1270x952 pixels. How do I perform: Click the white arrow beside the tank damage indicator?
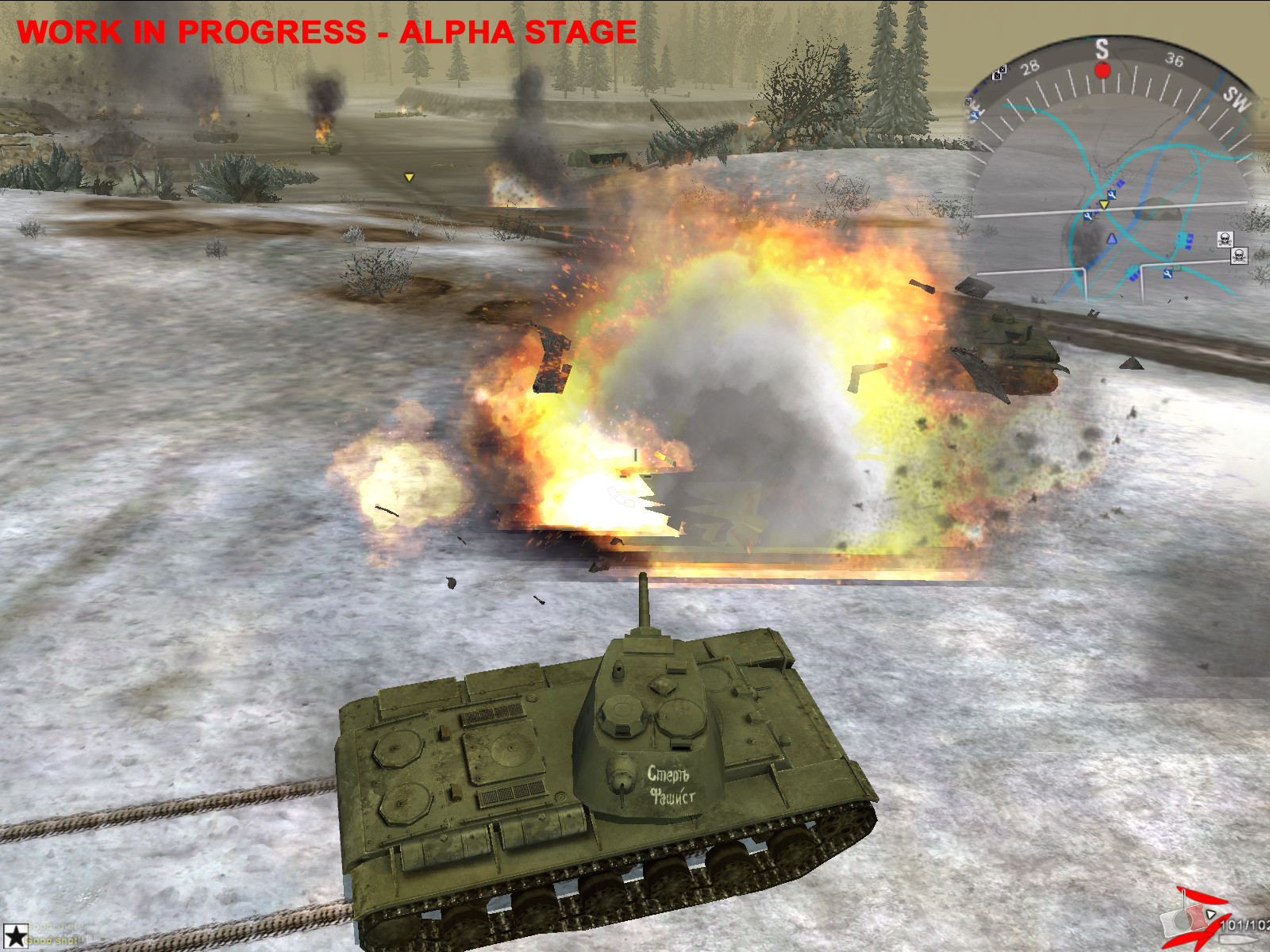click(1210, 914)
